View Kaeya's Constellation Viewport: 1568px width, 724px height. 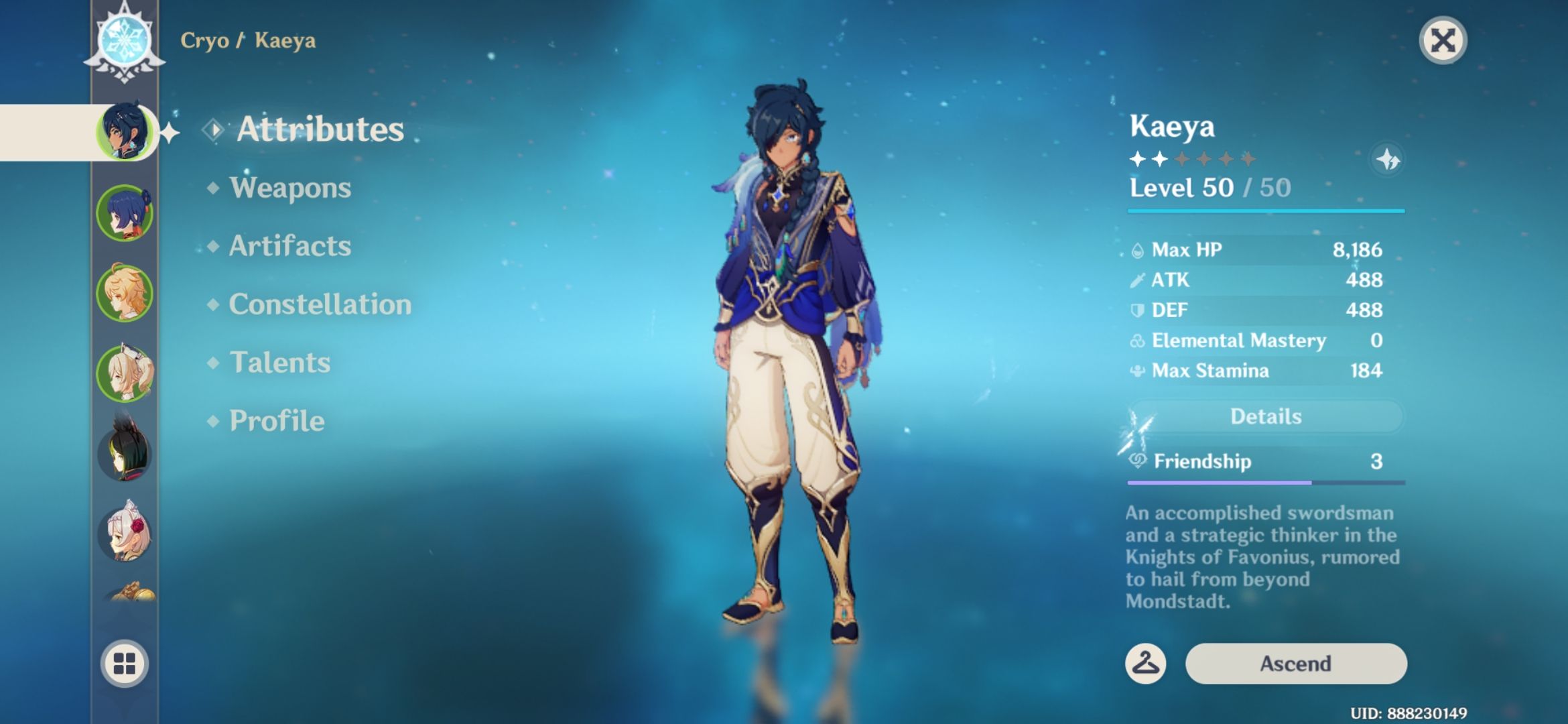319,304
